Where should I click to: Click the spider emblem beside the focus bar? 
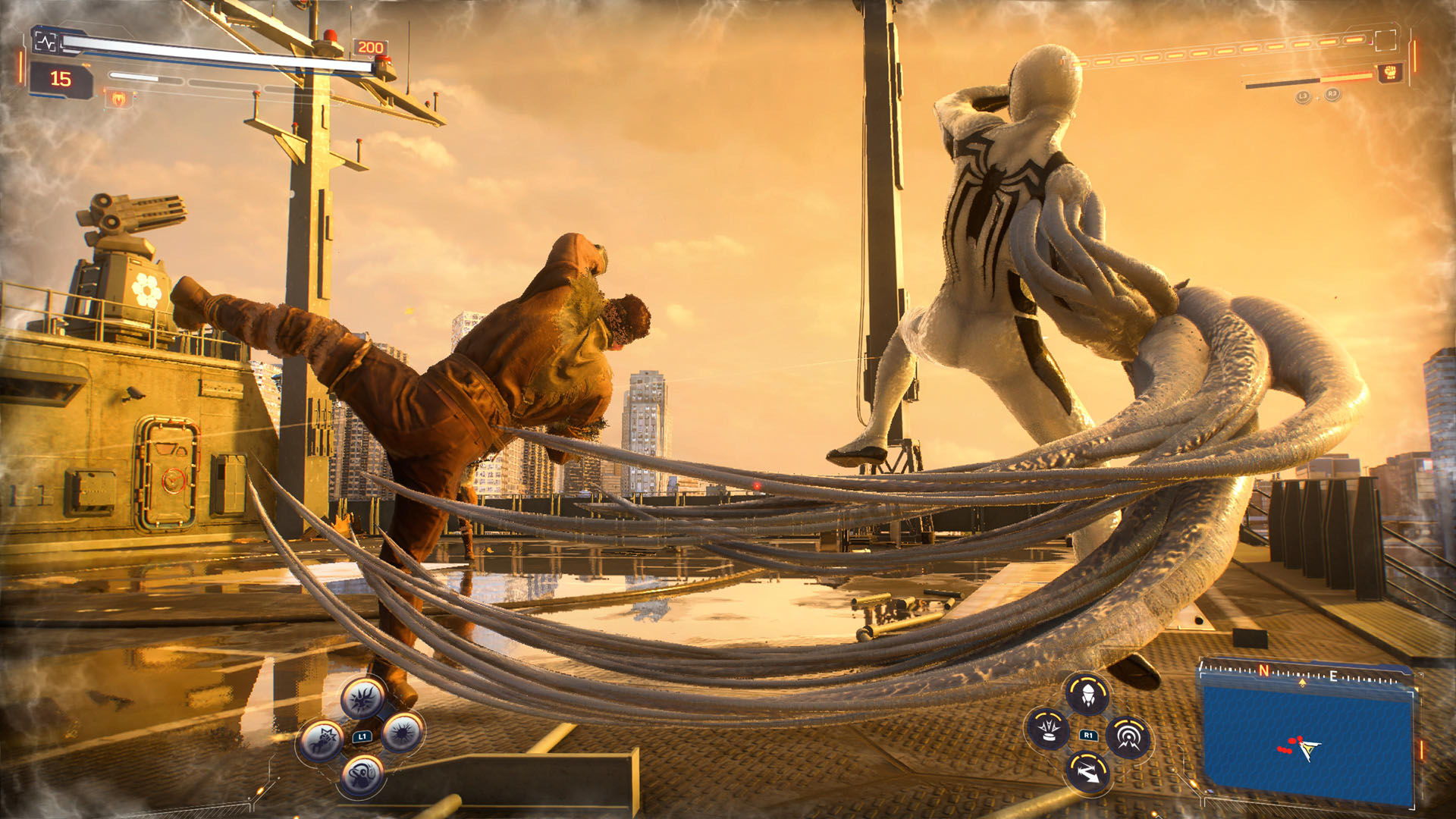click(x=118, y=99)
